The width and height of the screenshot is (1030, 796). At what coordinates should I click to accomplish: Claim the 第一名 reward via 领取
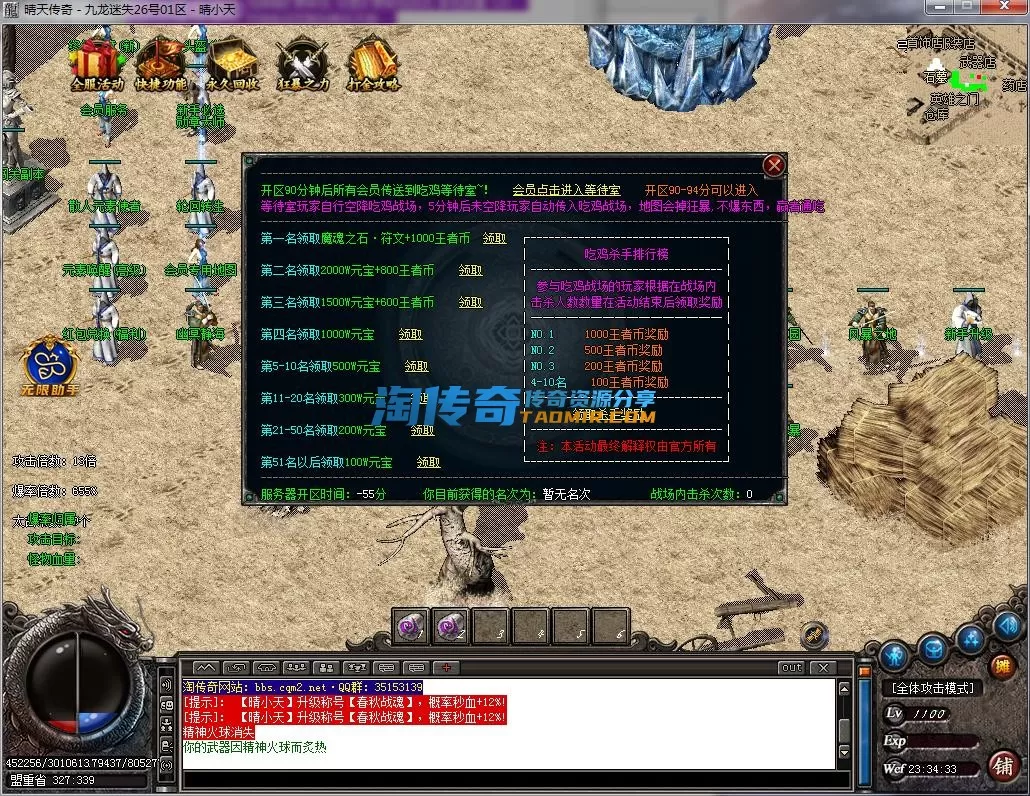[x=494, y=239]
